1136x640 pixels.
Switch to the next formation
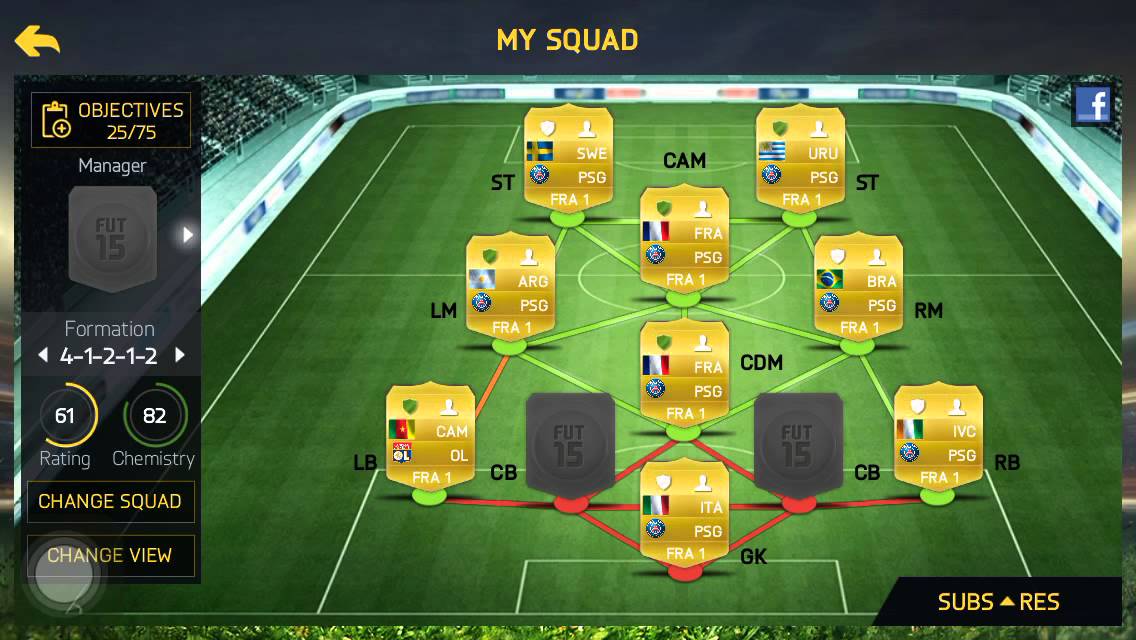[180, 355]
